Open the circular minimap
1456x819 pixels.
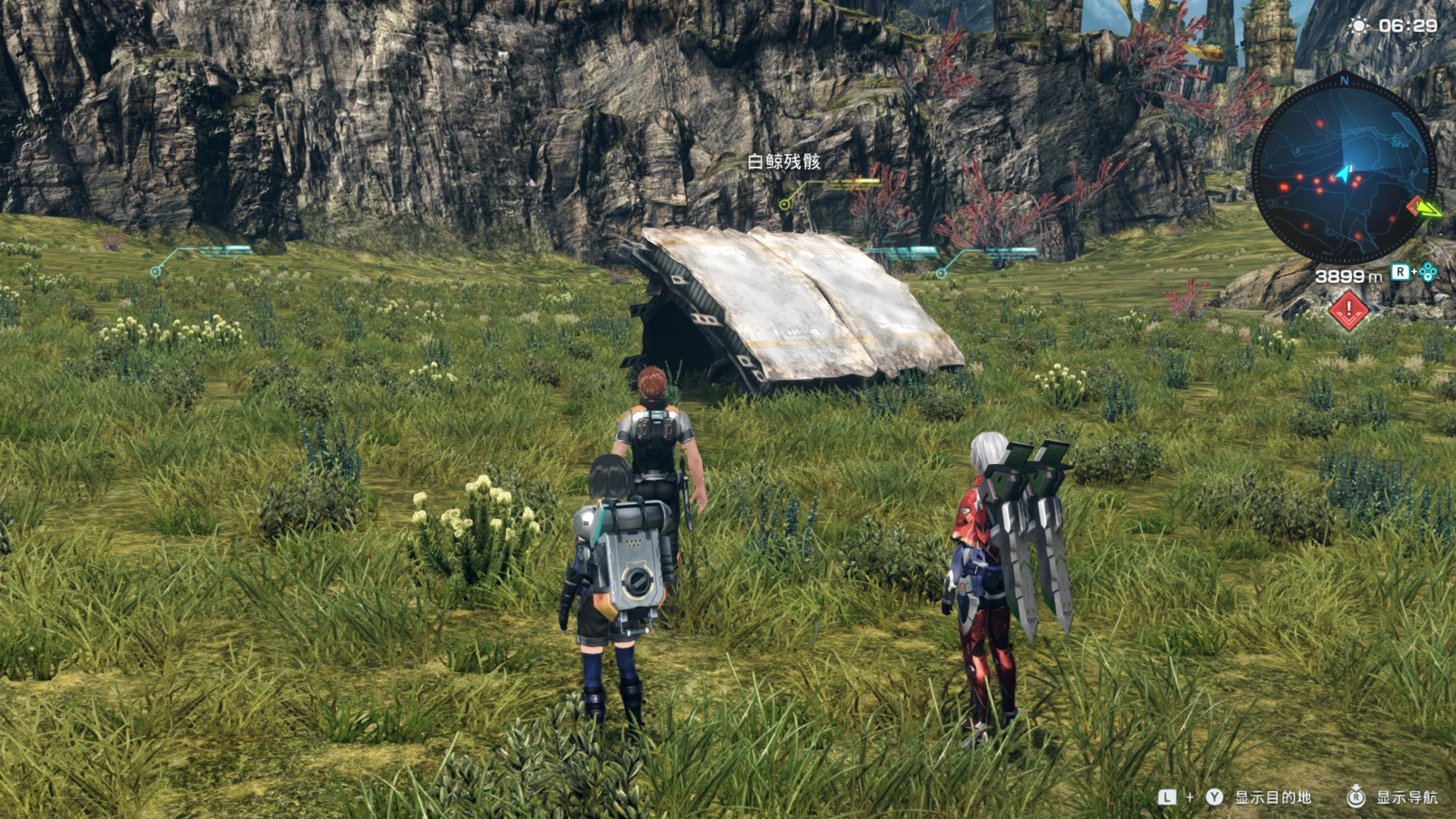click(1343, 174)
